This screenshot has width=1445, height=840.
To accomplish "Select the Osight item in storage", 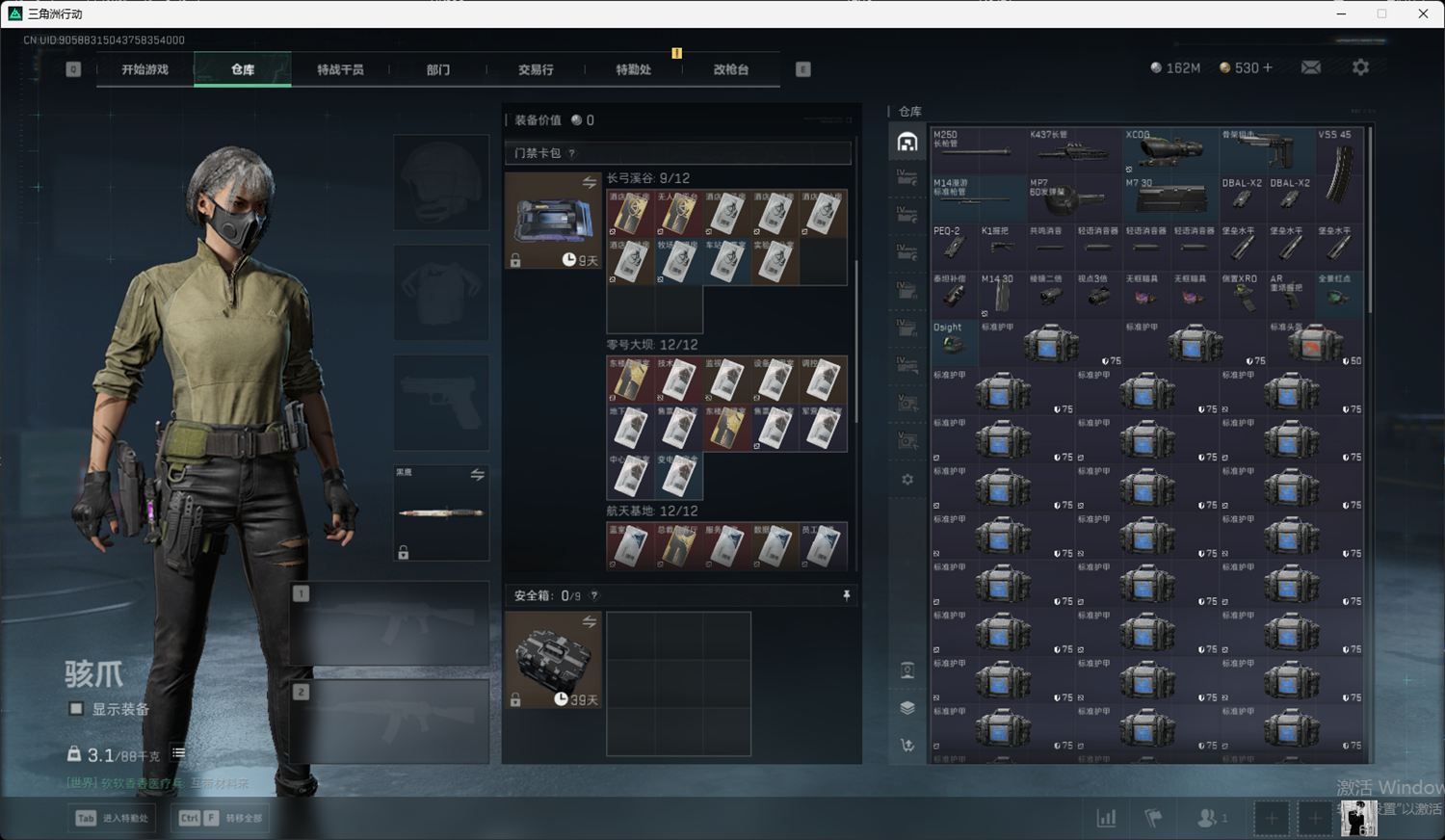I will (954, 341).
